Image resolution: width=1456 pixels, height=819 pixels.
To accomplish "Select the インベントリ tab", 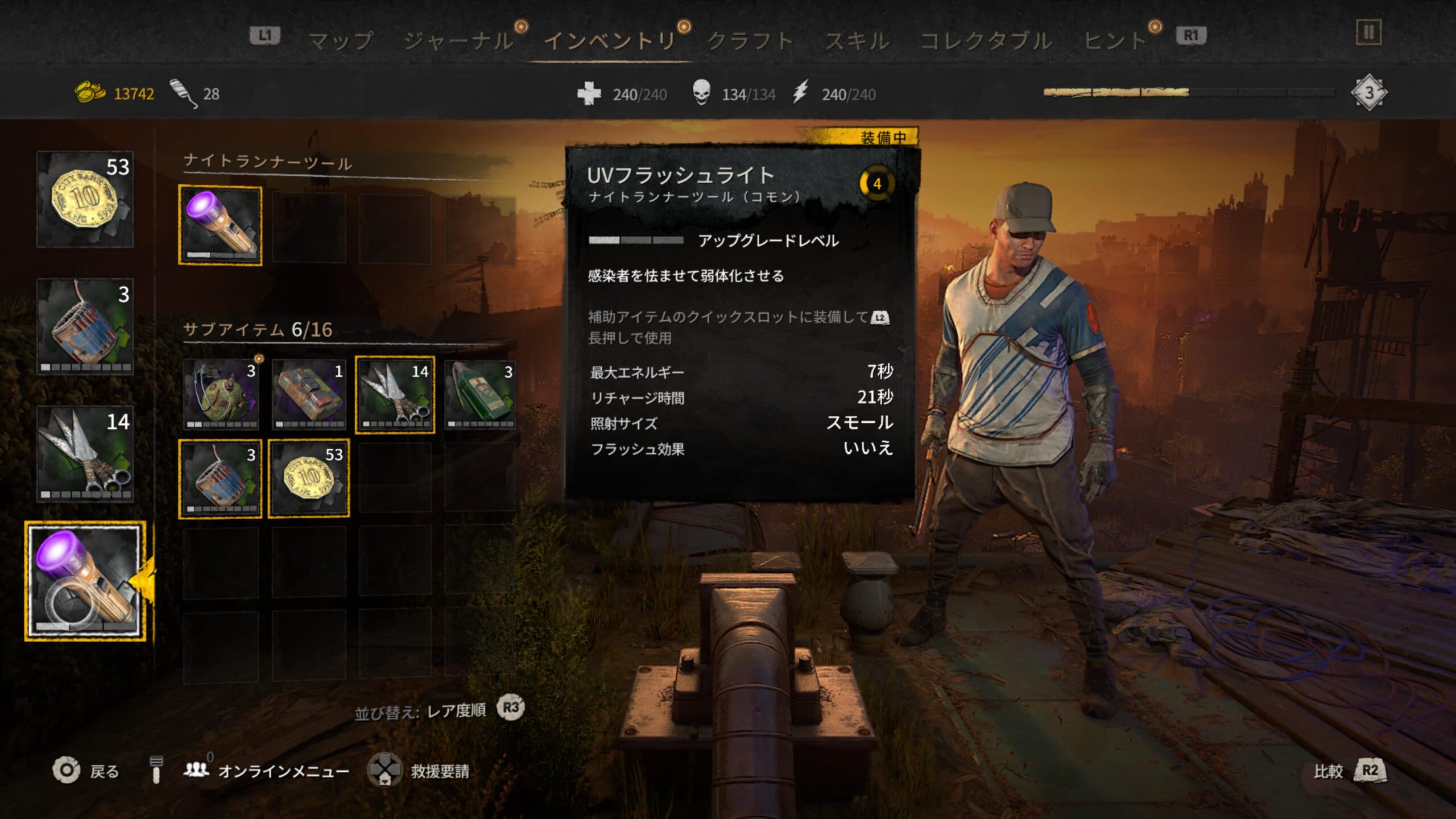I will click(x=610, y=41).
